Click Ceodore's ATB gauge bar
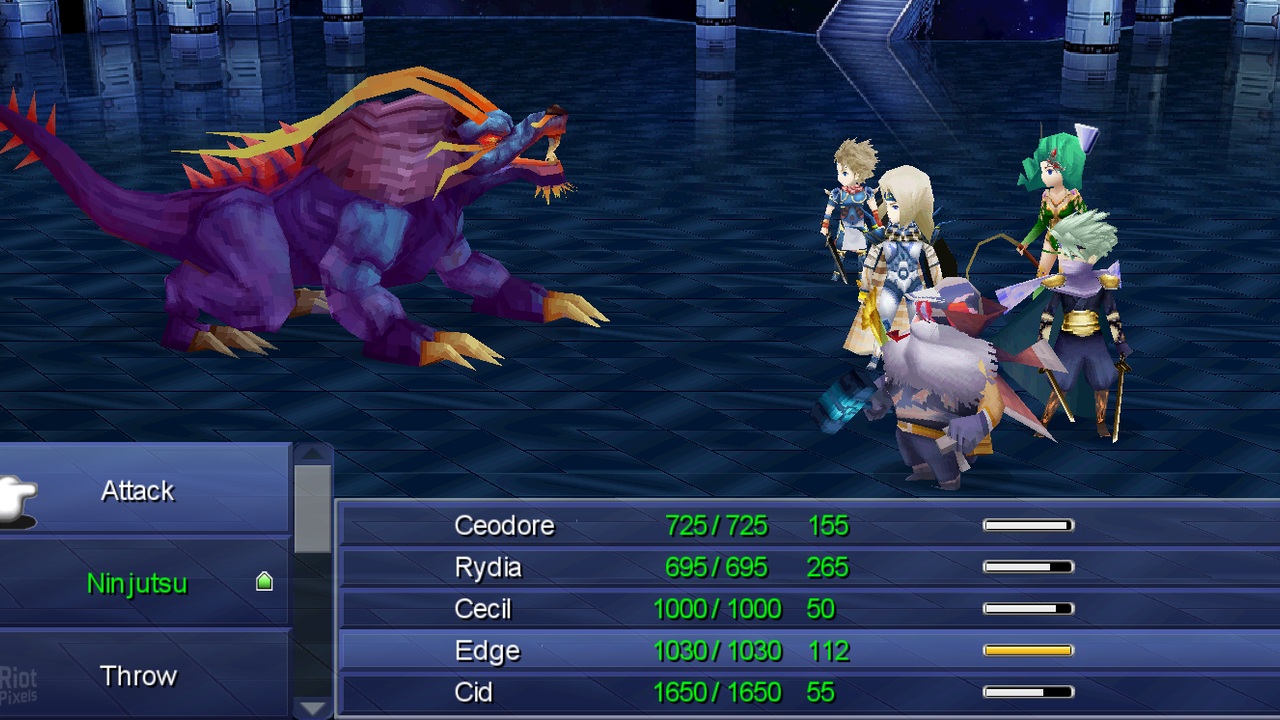 (1027, 524)
